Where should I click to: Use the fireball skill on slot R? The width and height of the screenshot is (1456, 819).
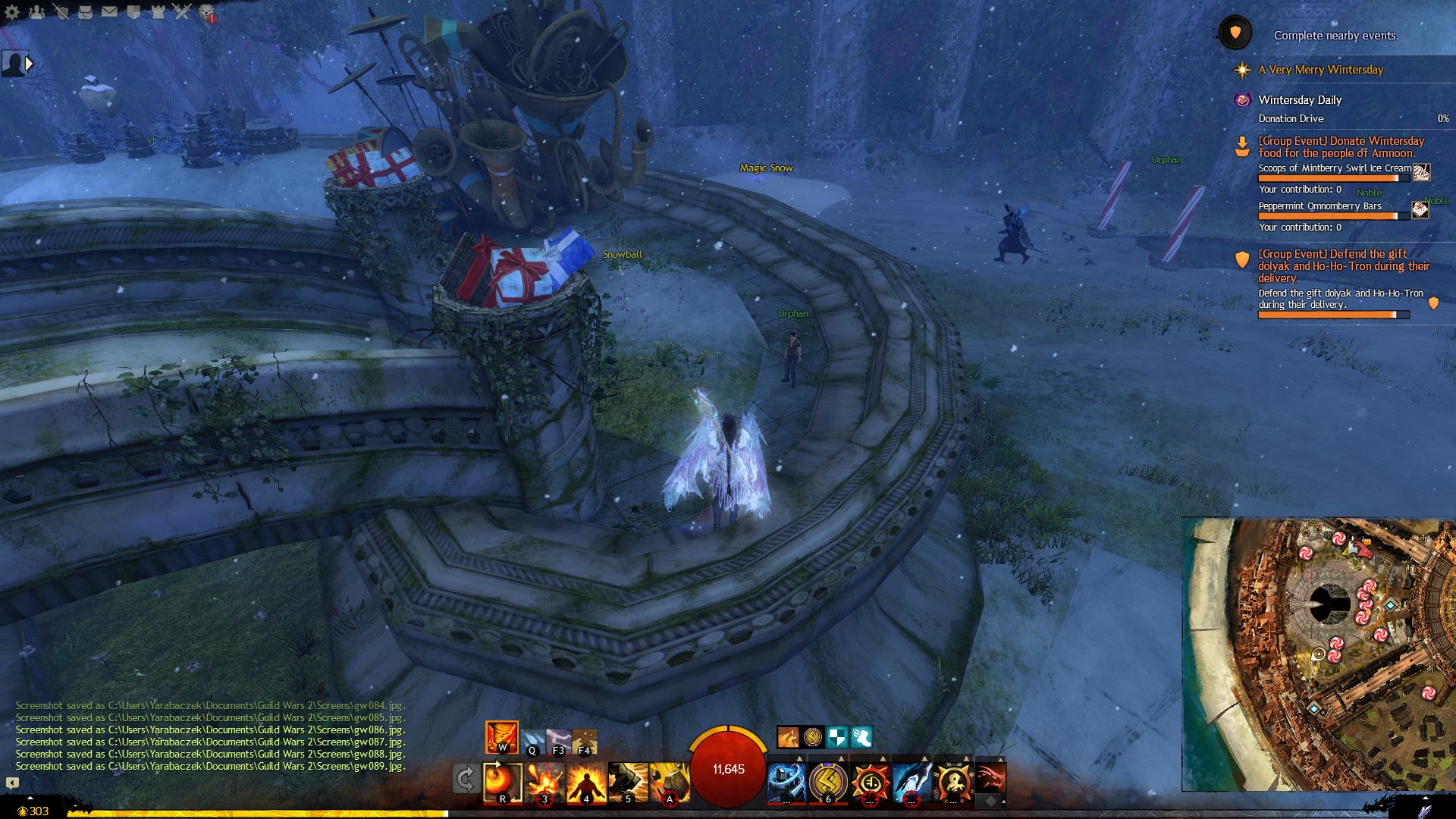[x=503, y=781]
